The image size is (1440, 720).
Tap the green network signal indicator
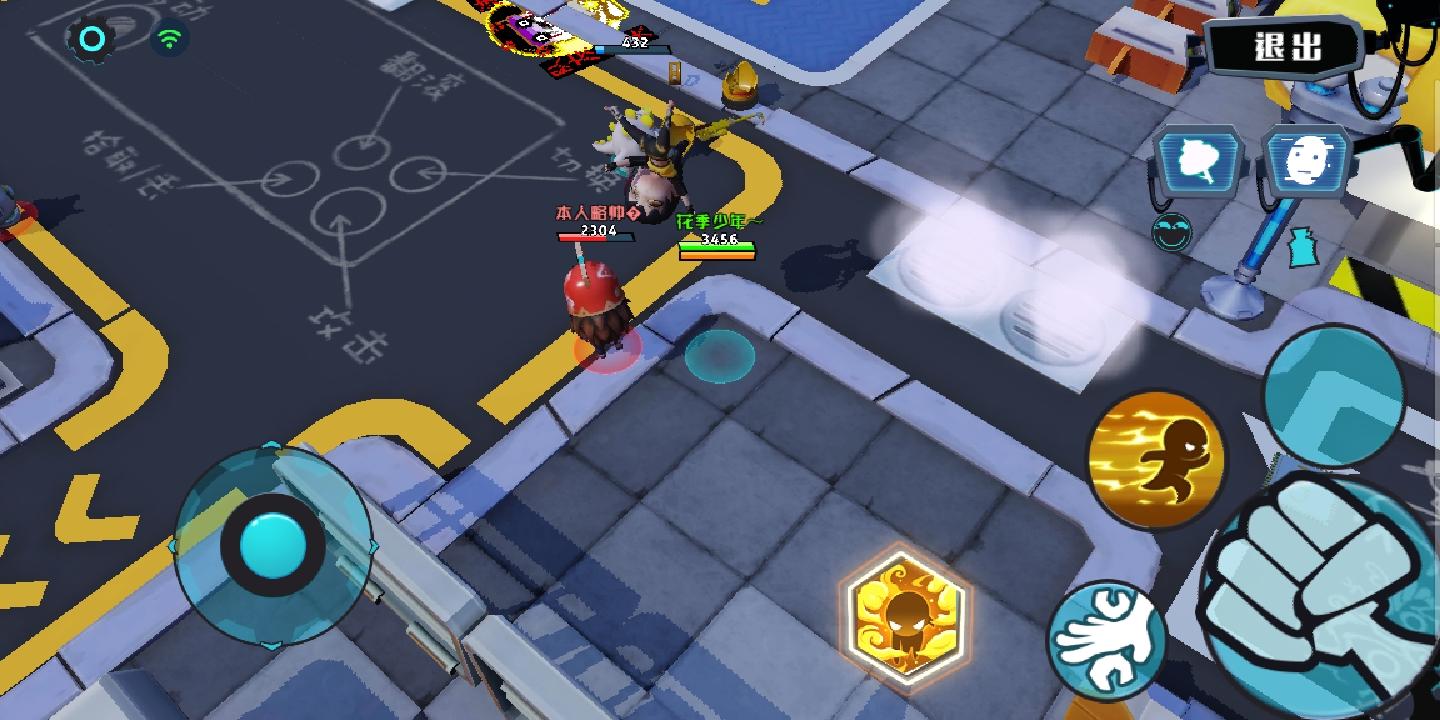tap(172, 36)
